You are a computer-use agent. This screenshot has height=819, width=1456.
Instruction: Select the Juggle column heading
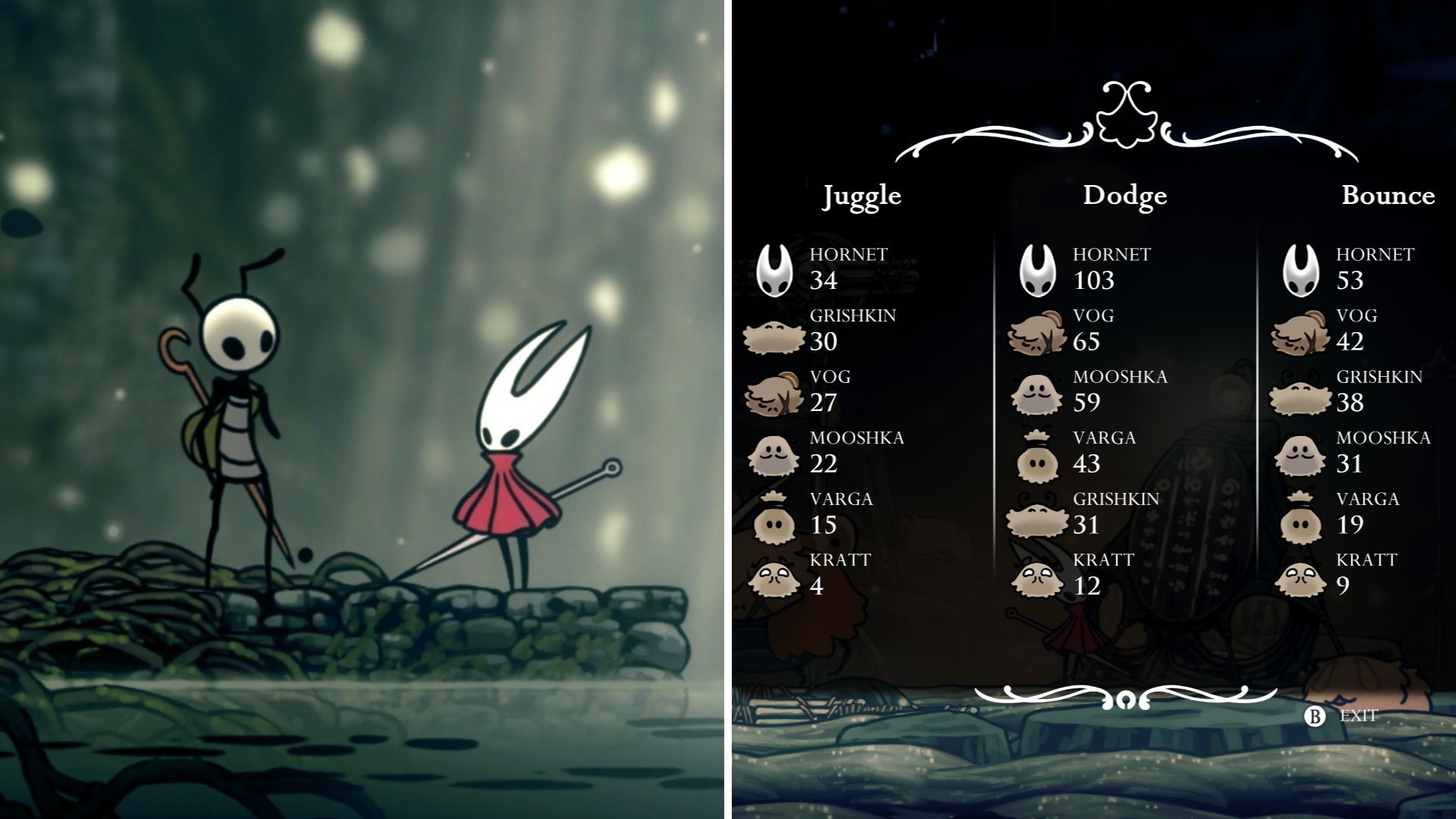862,196
